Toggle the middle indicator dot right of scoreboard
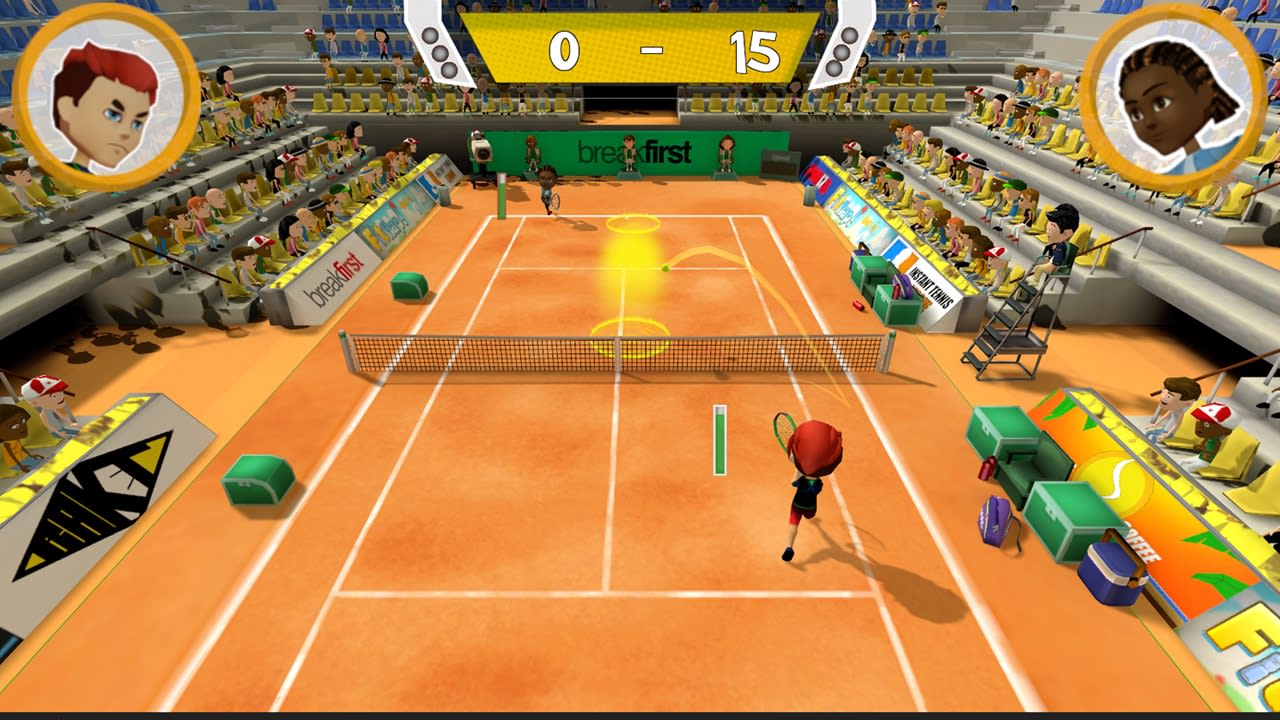 pyautogui.click(x=839, y=50)
